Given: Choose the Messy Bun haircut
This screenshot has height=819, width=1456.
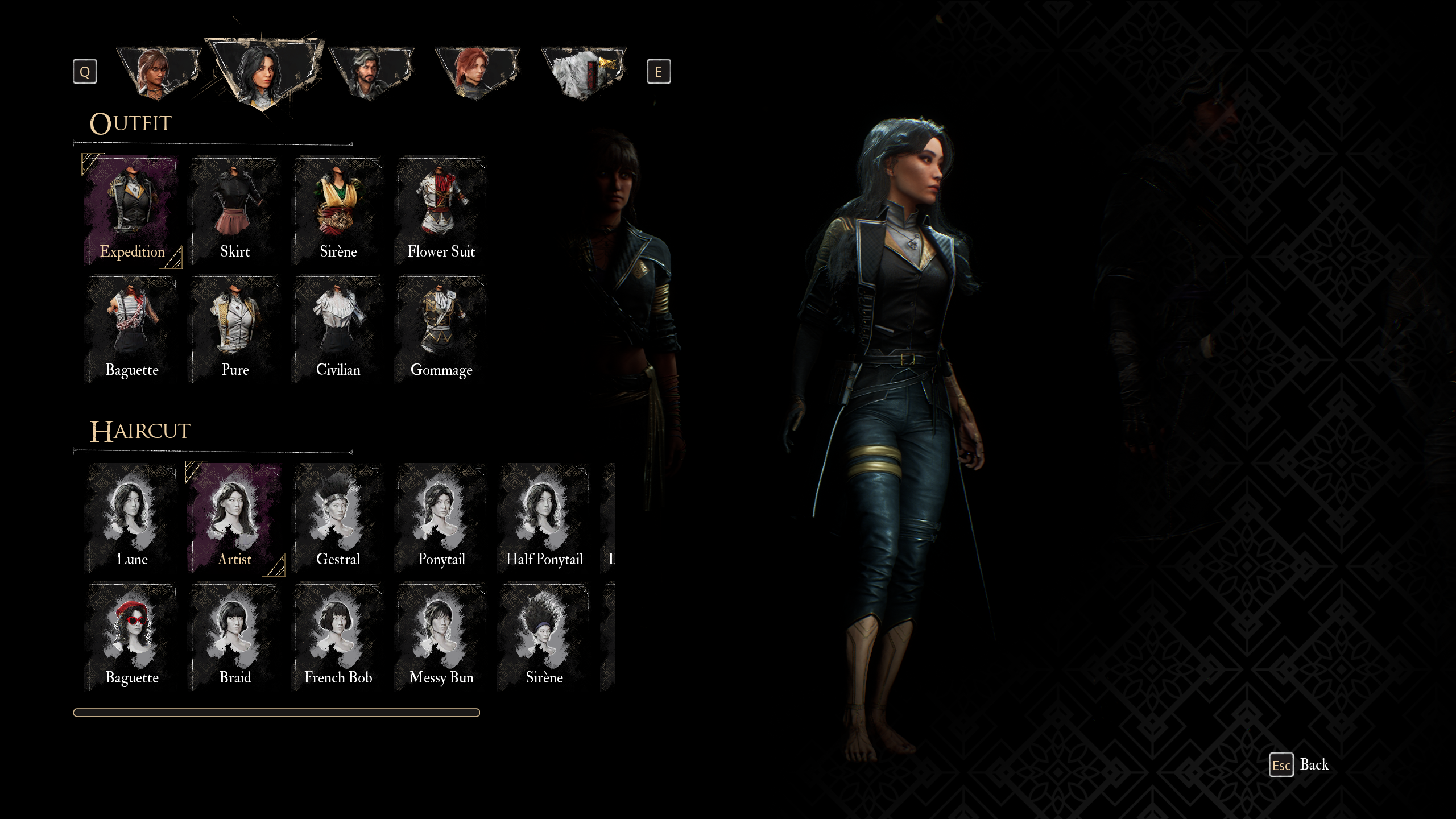Looking at the screenshot, I should tap(441, 636).
